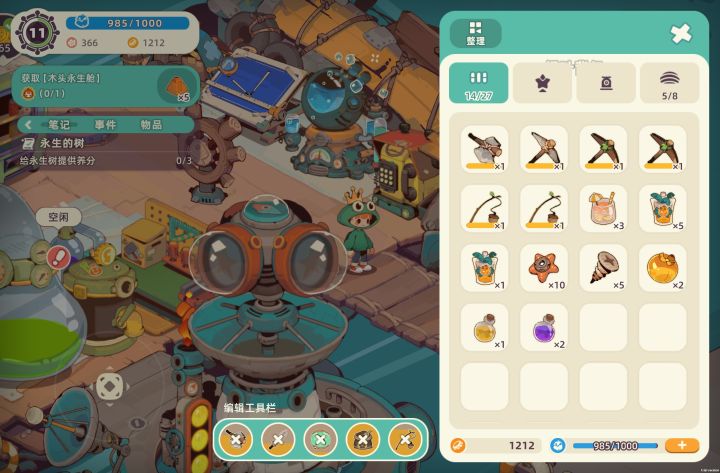Select the starfish stack of ten
The width and height of the screenshot is (720, 473).
pyautogui.click(x=543, y=268)
